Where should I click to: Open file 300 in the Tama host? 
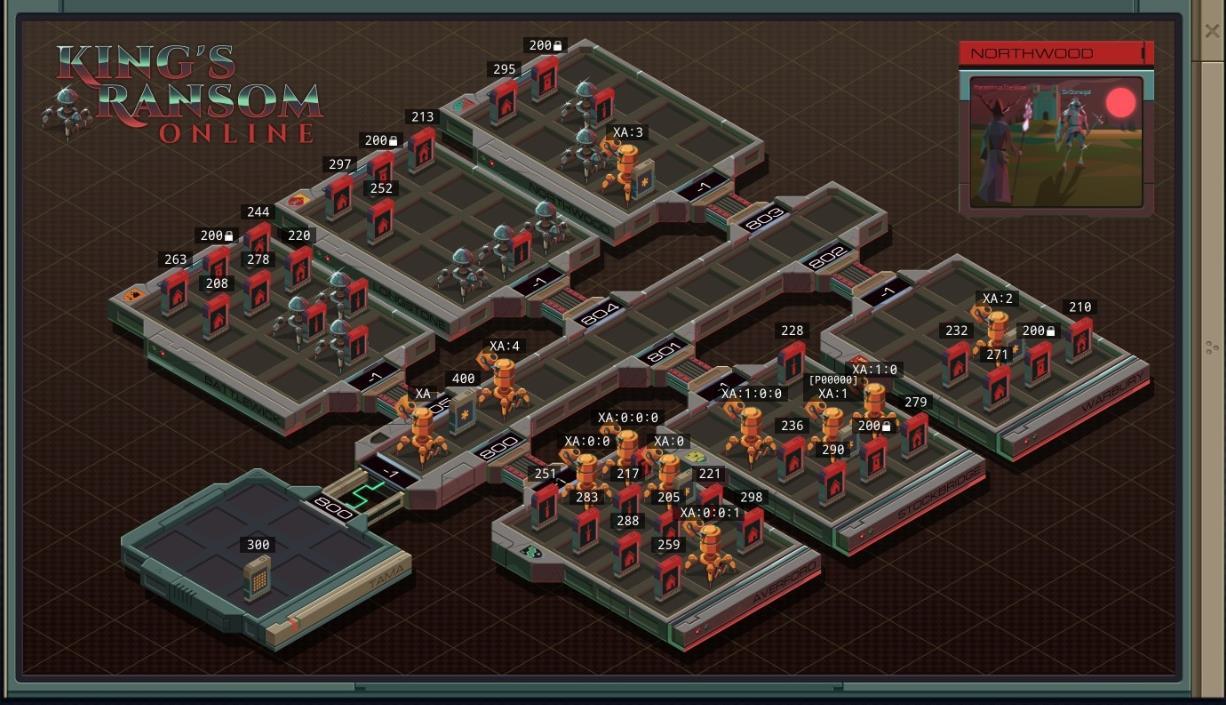tap(257, 577)
